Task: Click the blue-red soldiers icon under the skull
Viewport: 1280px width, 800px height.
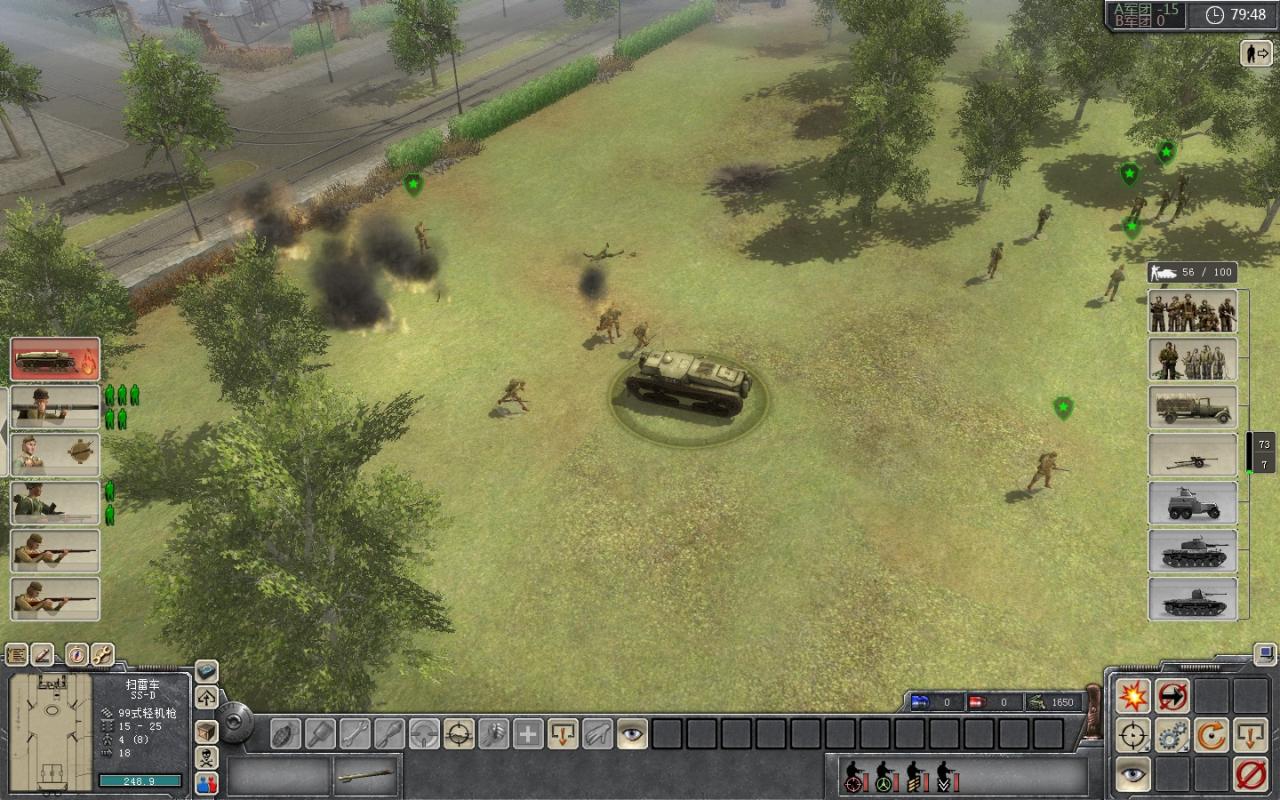Action: (x=207, y=781)
